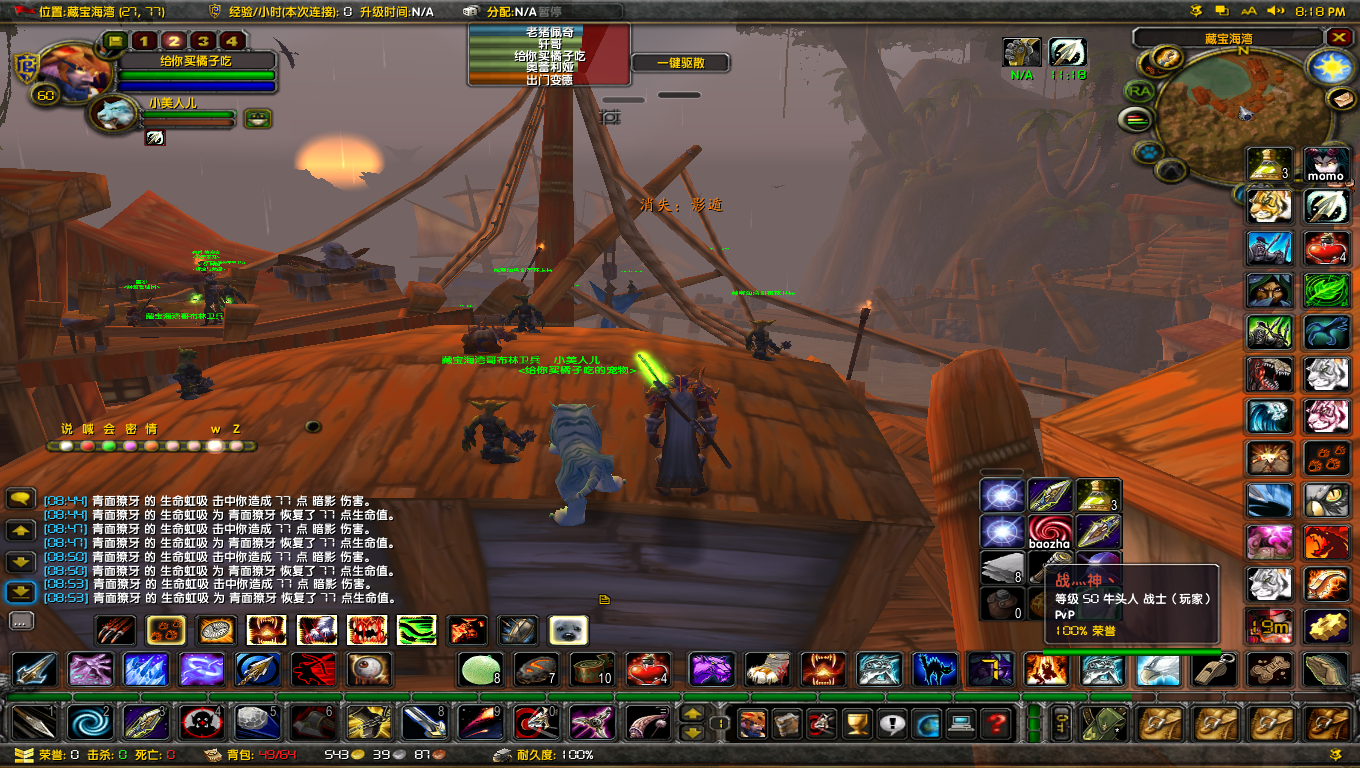This screenshot has height=768, width=1360.
Task: Open the spellbook icon in the micro menu
Action: 786,723
